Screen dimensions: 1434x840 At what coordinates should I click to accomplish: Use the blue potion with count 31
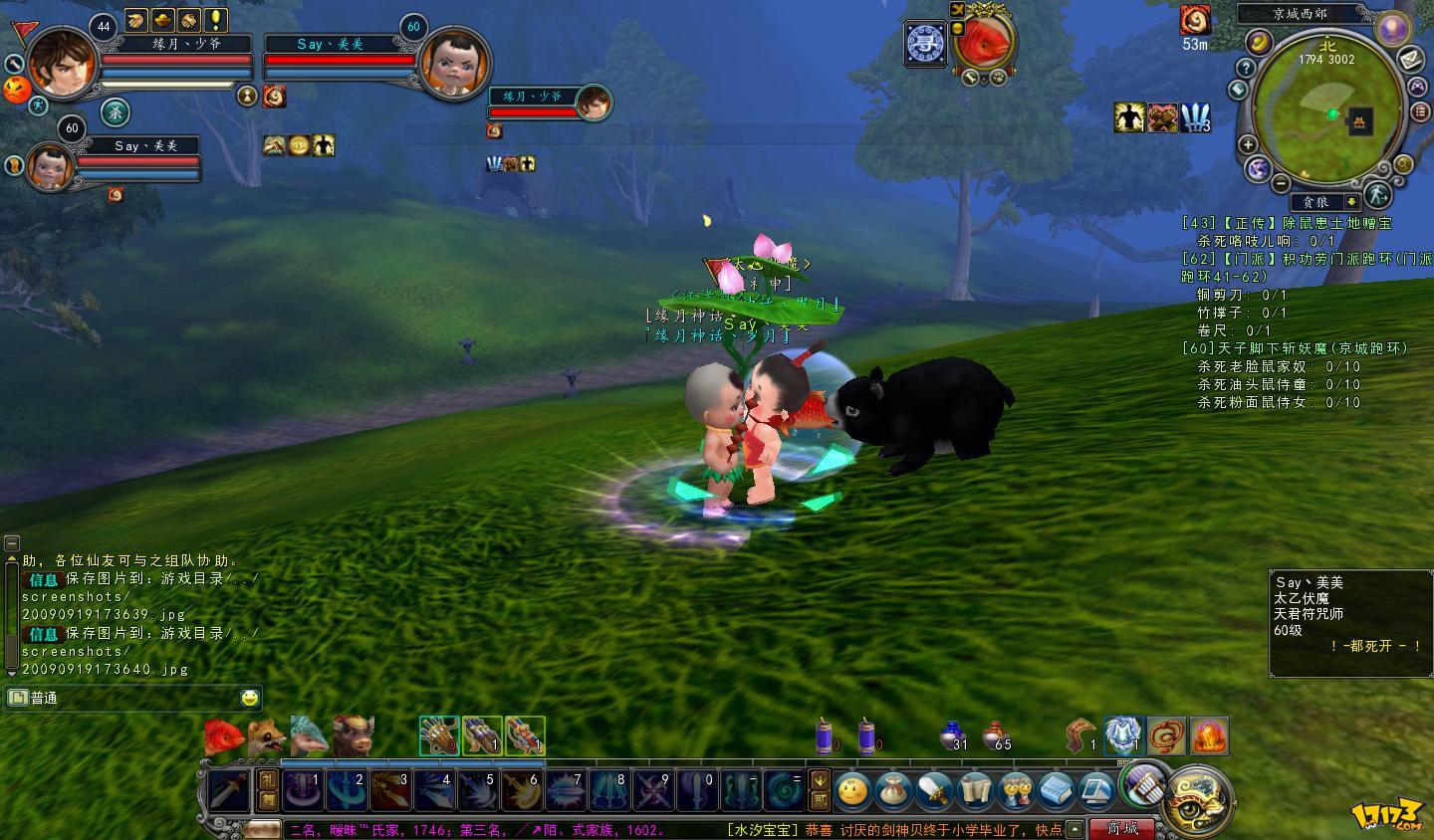coord(952,736)
